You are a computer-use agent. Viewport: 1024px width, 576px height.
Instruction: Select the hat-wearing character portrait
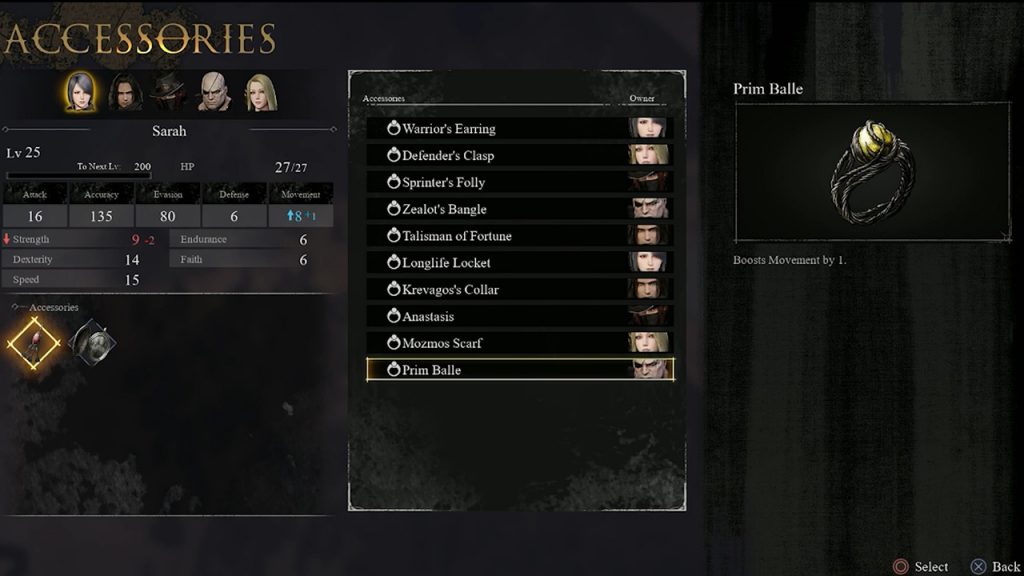point(169,92)
